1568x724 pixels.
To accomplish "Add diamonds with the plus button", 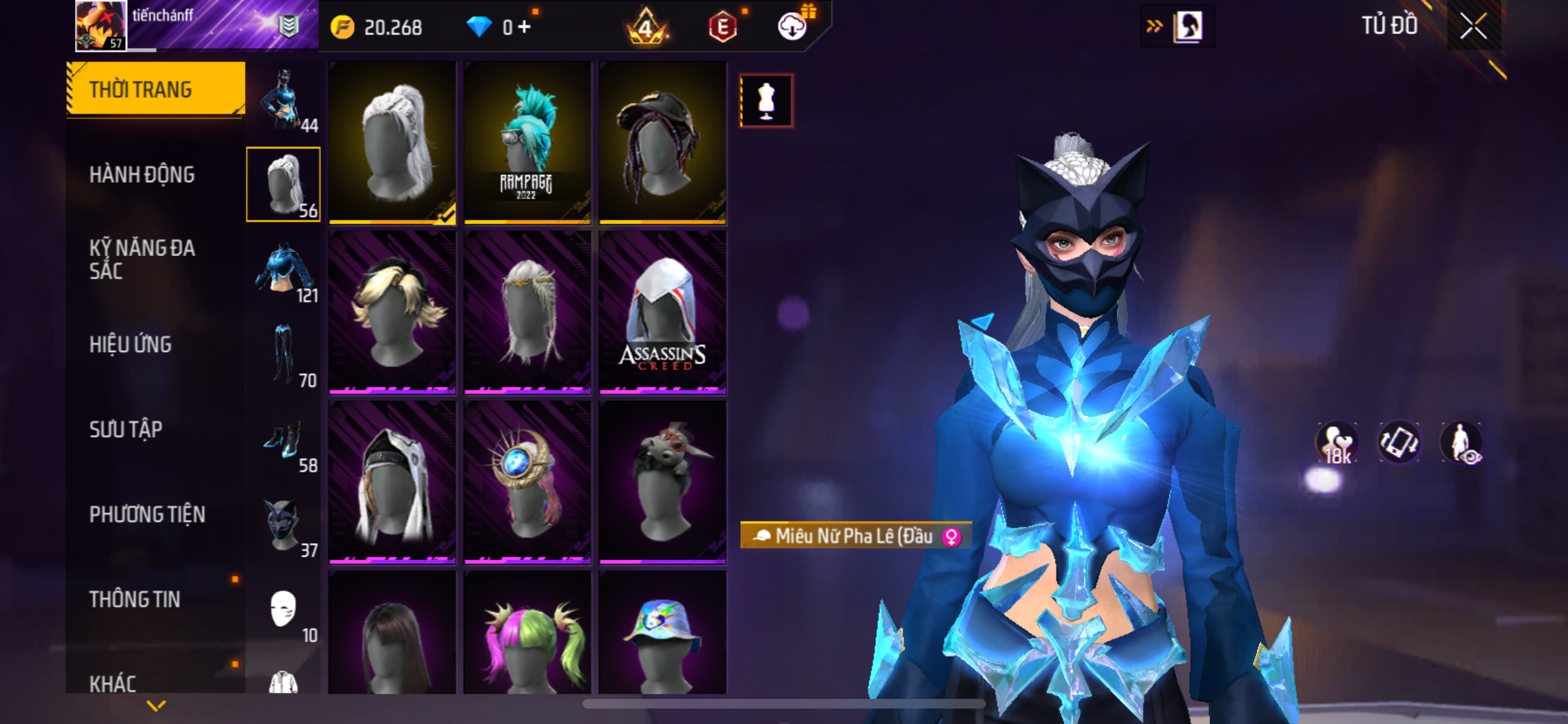I will [525, 27].
